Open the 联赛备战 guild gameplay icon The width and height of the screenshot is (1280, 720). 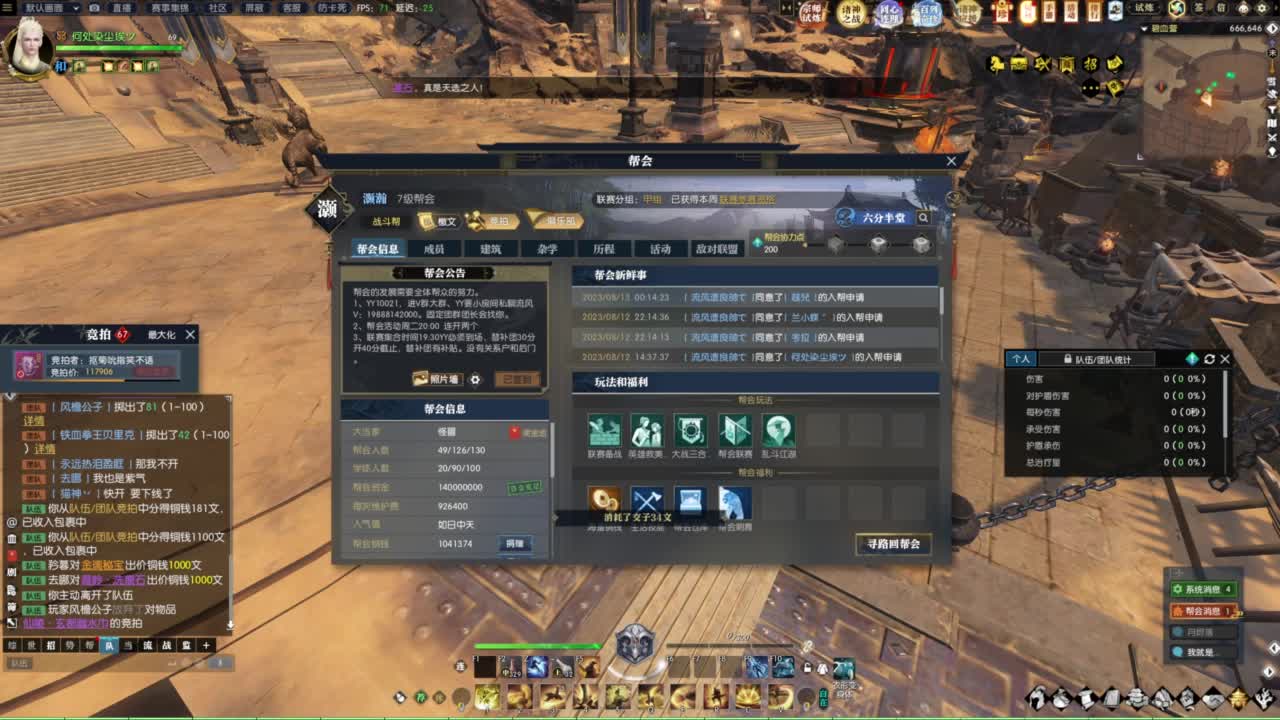(x=603, y=431)
